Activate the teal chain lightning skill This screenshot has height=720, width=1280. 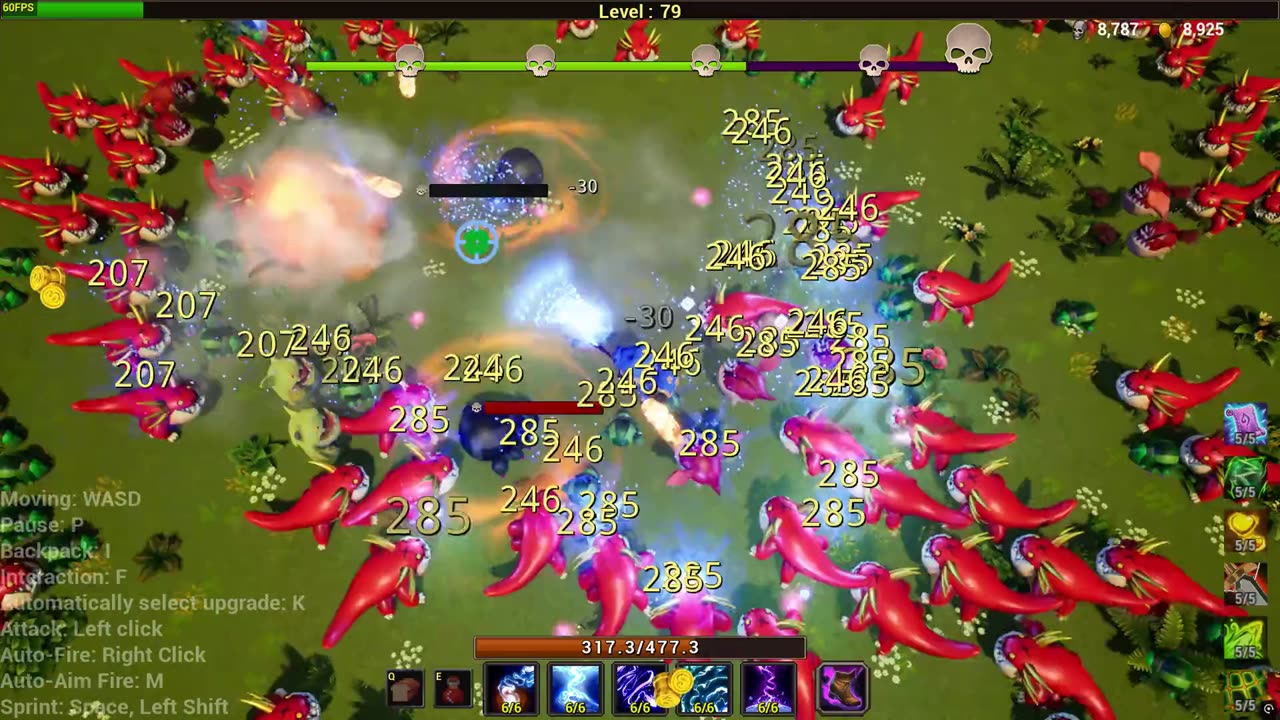704,689
